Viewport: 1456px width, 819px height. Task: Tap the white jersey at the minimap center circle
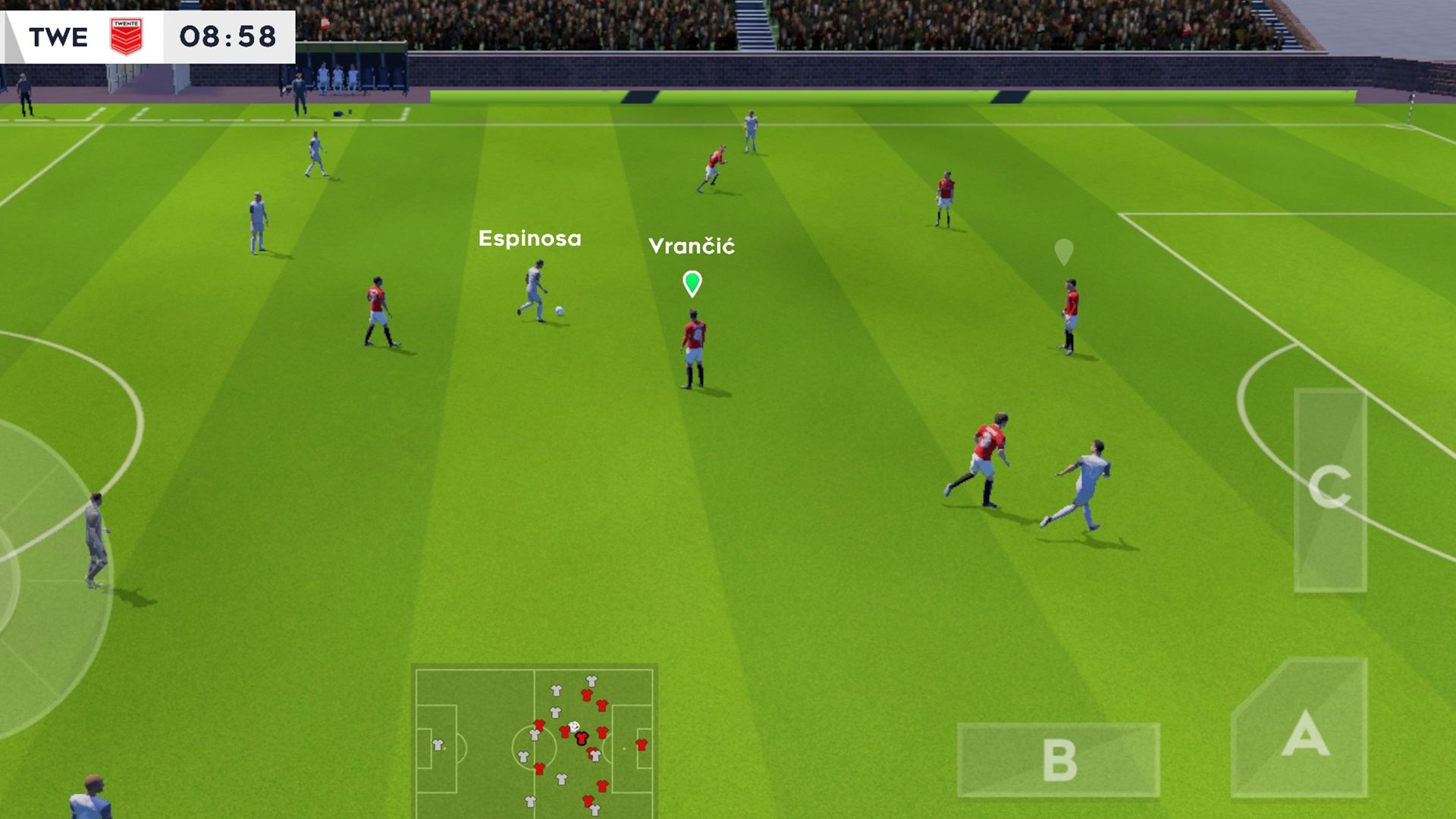[534, 736]
